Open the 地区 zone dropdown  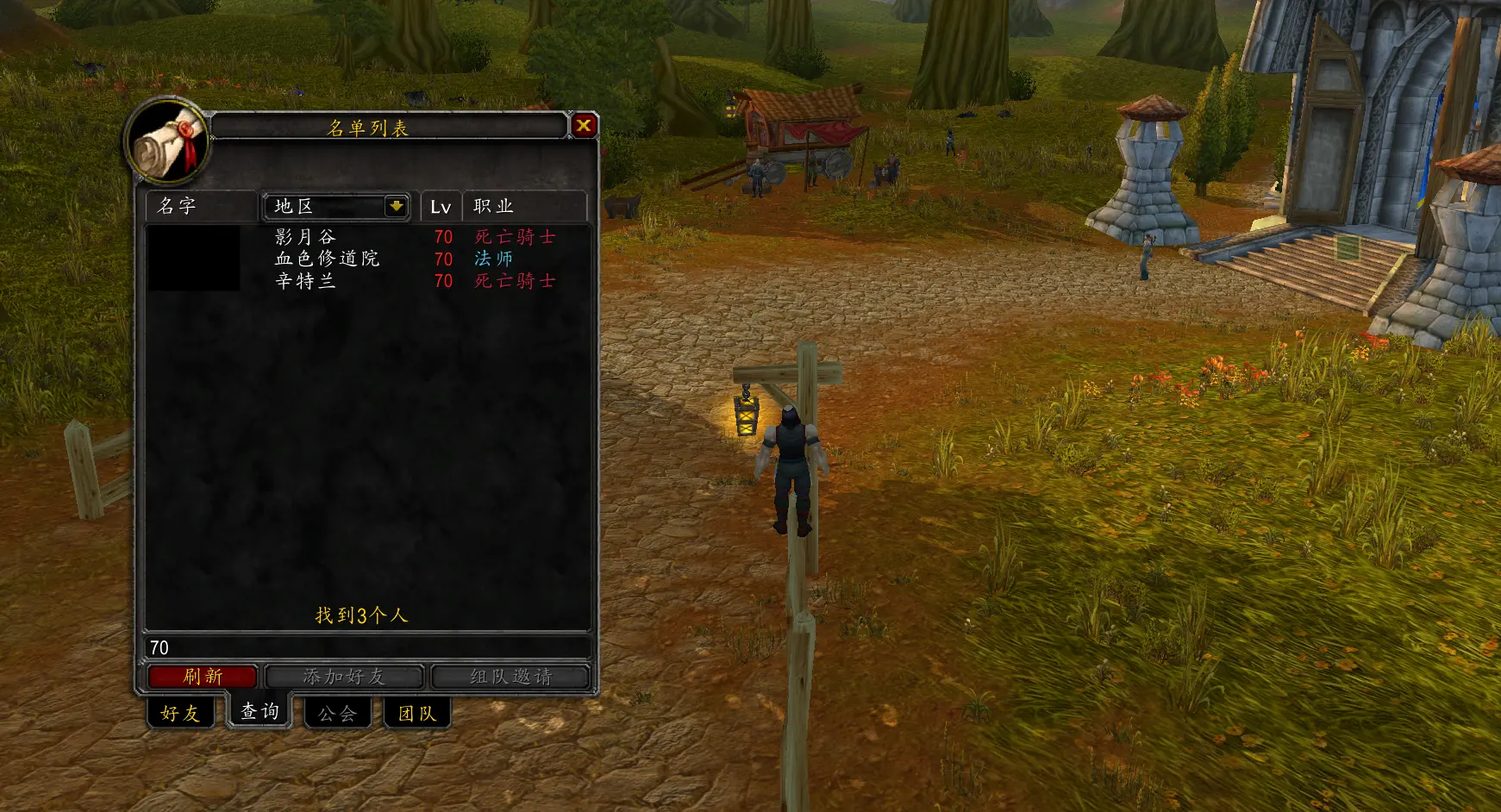[x=396, y=206]
